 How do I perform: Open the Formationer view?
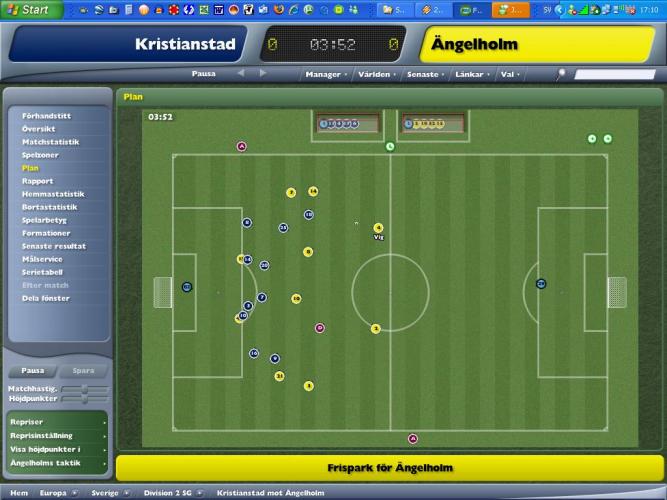coord(46,233)
